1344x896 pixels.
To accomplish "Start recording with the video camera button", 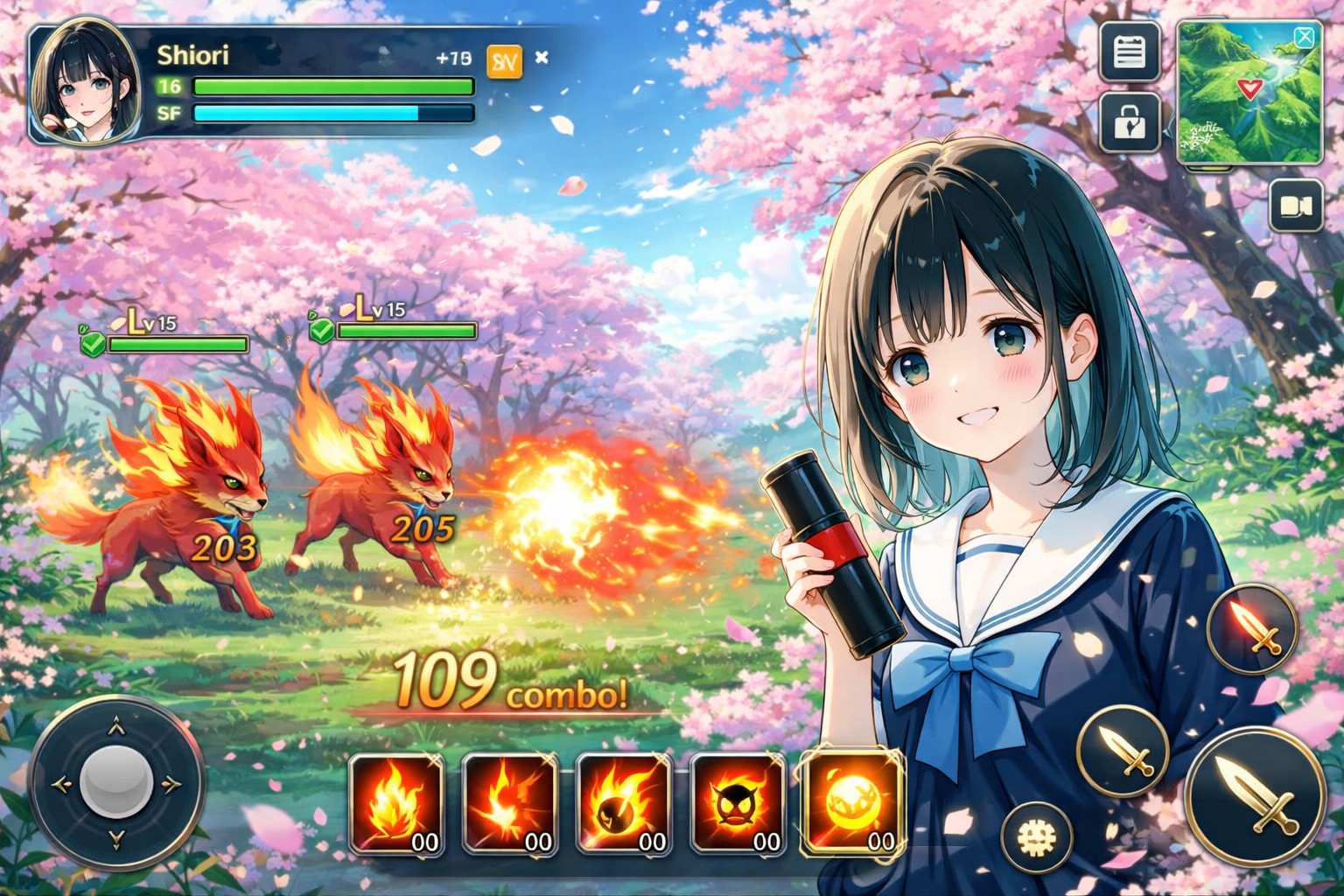I will (x=1296, y=206).
